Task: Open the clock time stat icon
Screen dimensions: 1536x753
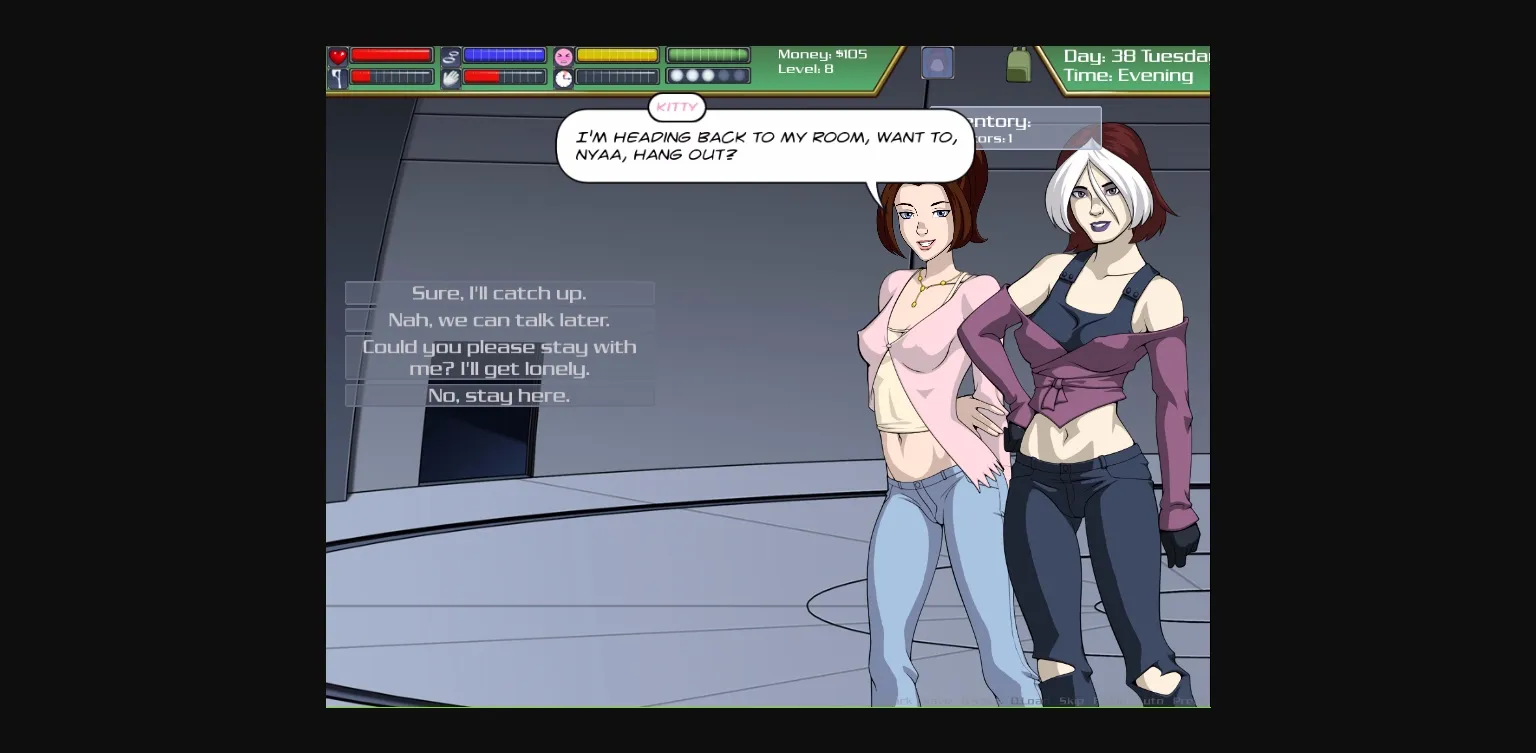Action: click(563, 78)
